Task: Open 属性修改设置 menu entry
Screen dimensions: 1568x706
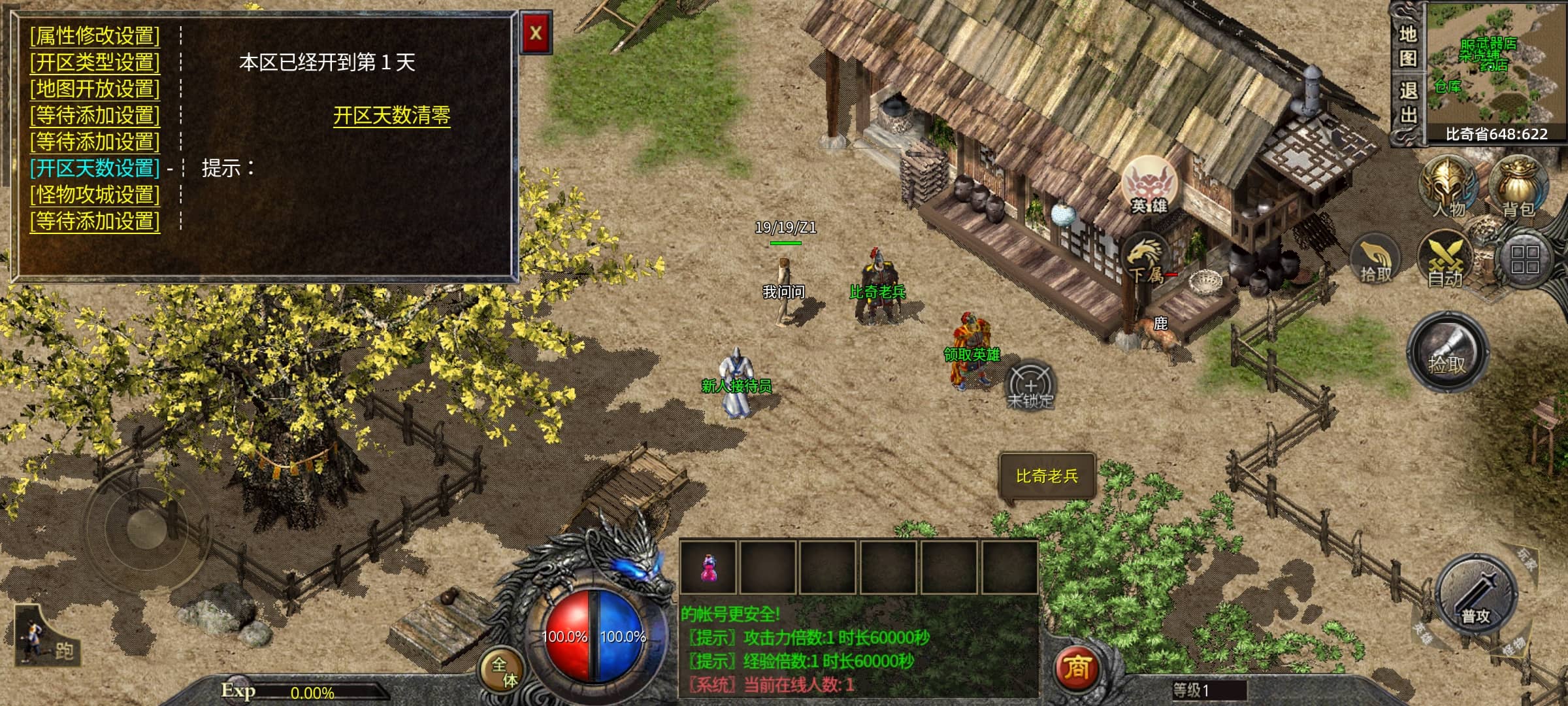Action: pyautogui.click(x=95, y=35)
